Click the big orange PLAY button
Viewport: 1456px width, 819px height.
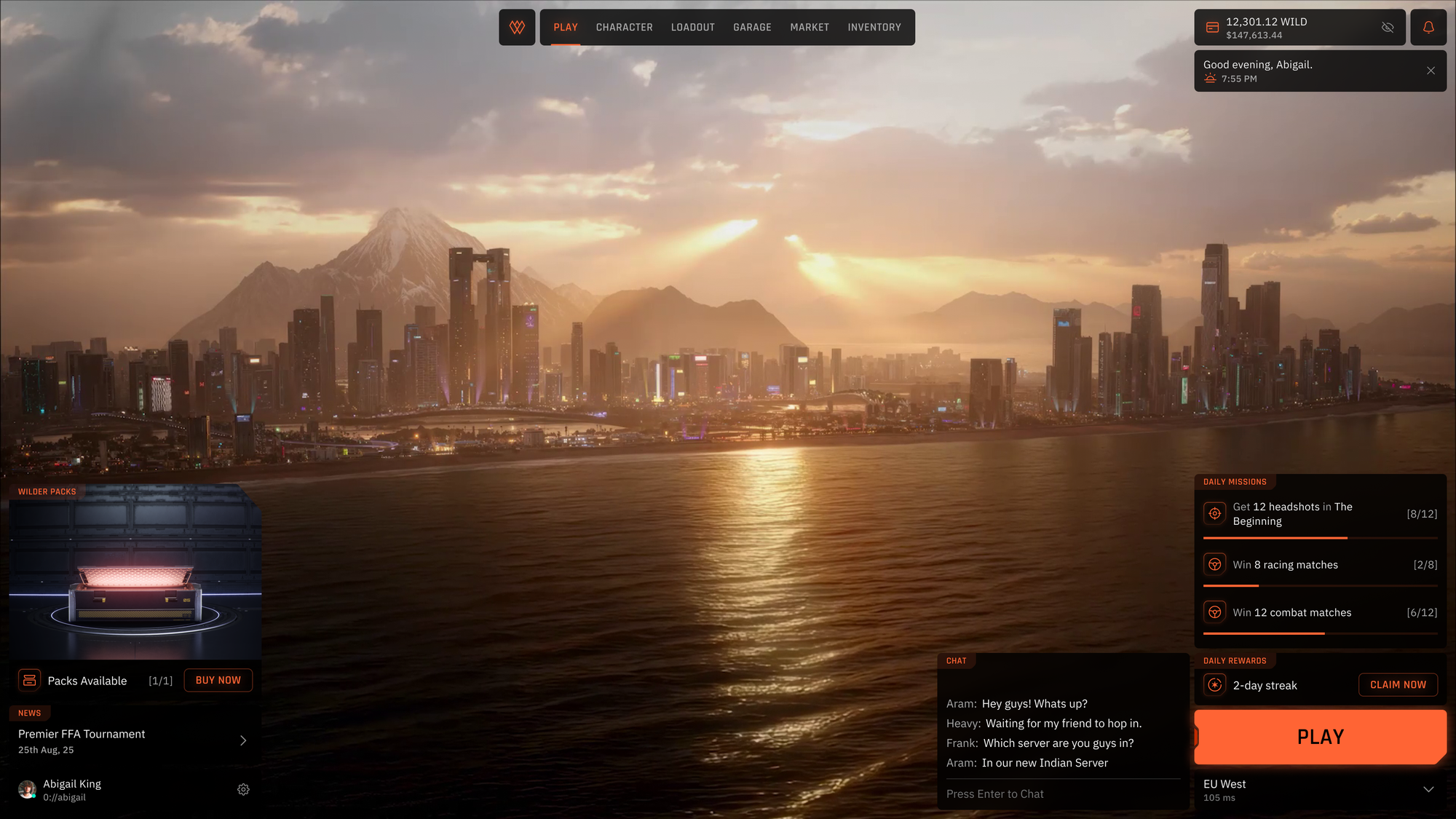1319,737
